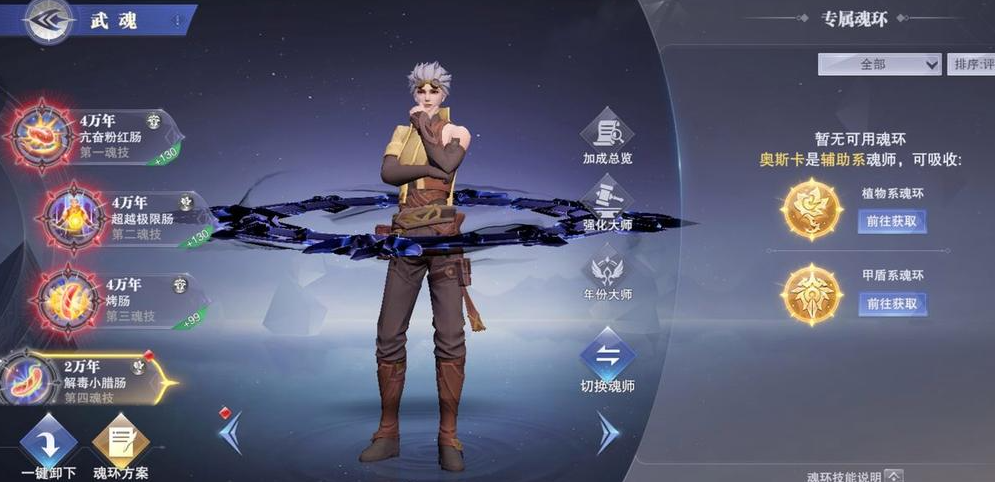Click 前往获取 for 植物系魂环

[x=891, y=221]
